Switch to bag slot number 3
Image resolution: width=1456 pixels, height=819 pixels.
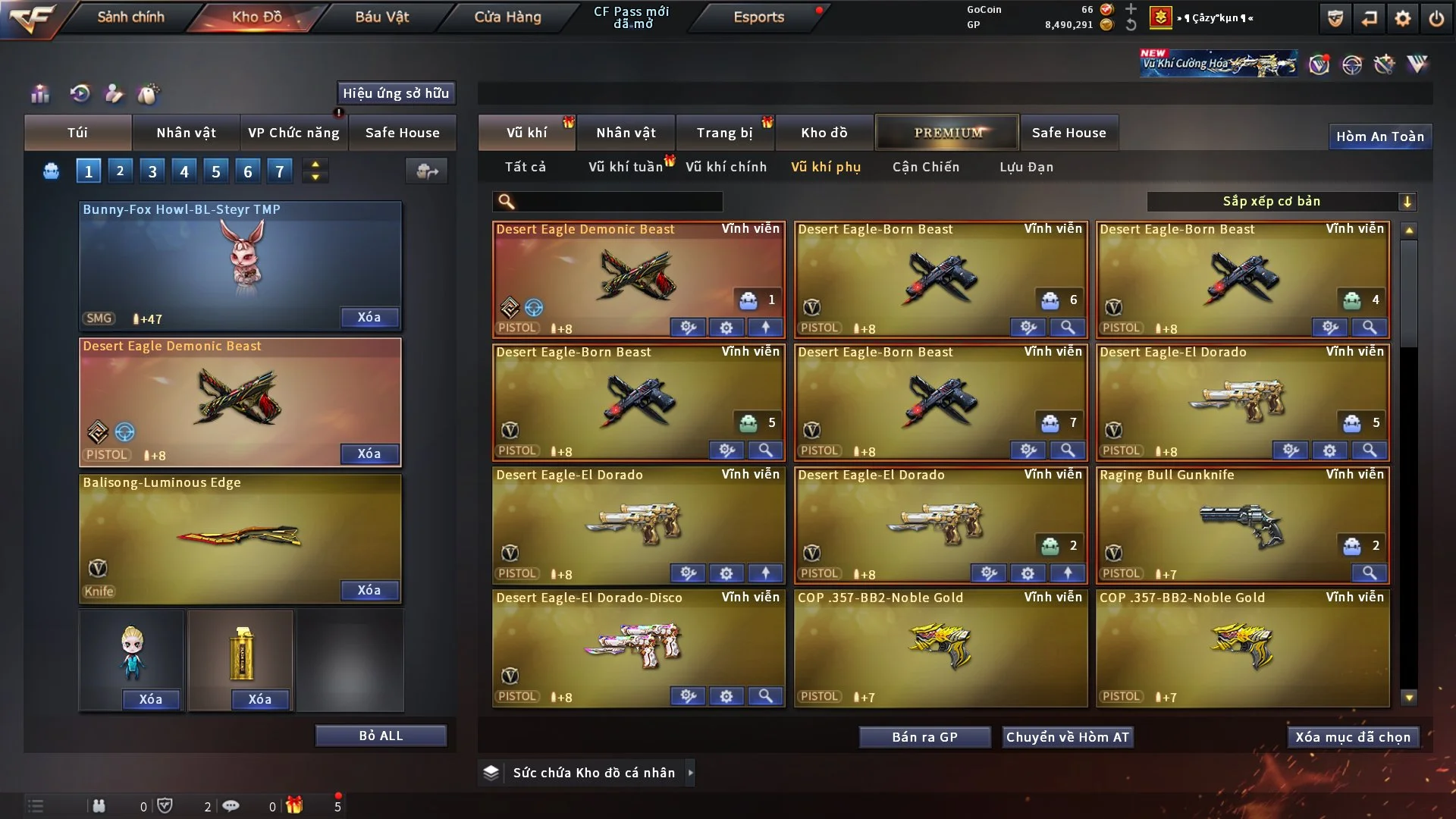pos(152,171)
